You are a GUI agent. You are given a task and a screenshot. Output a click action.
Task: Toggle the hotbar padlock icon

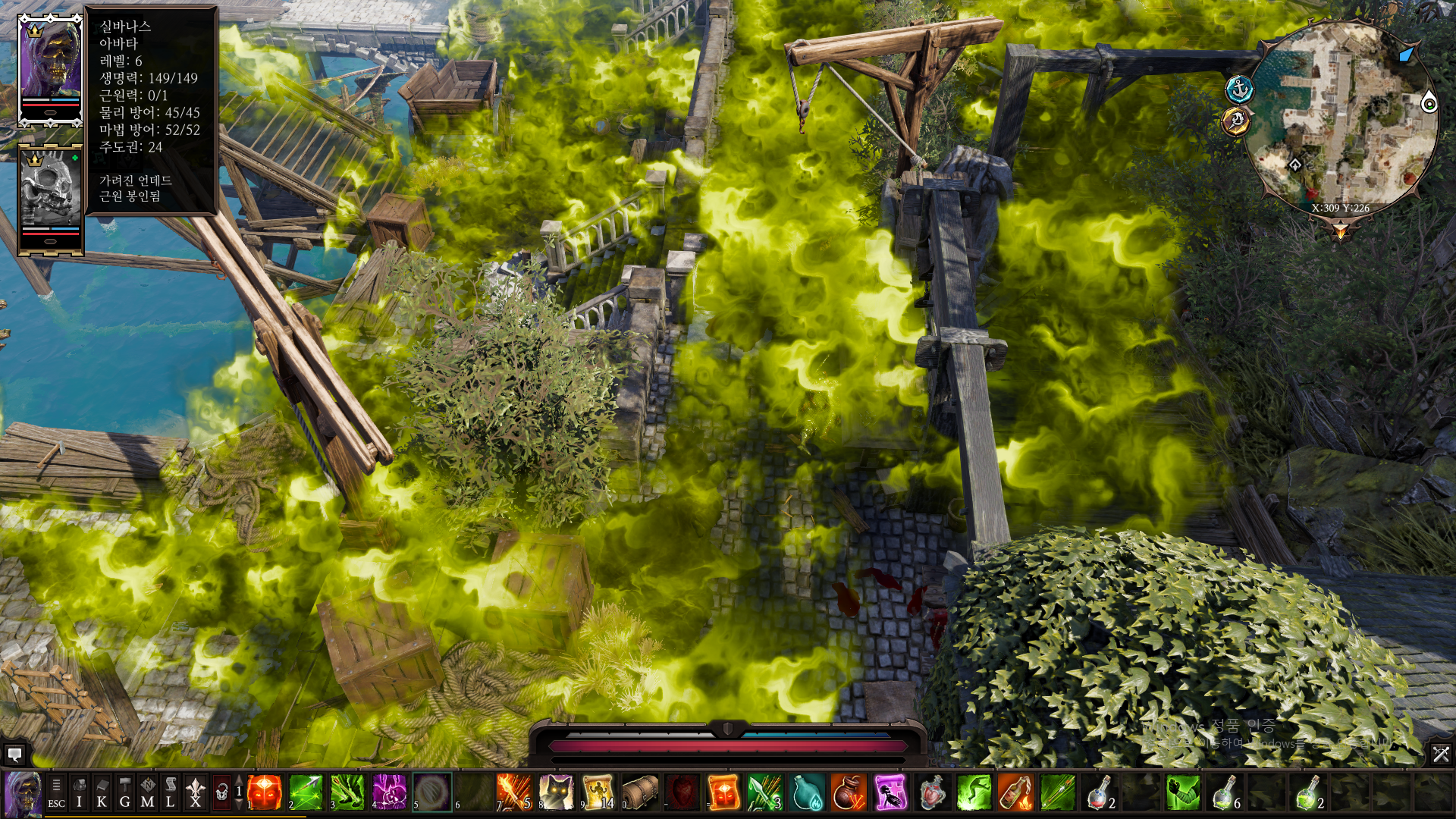point(221,793)
